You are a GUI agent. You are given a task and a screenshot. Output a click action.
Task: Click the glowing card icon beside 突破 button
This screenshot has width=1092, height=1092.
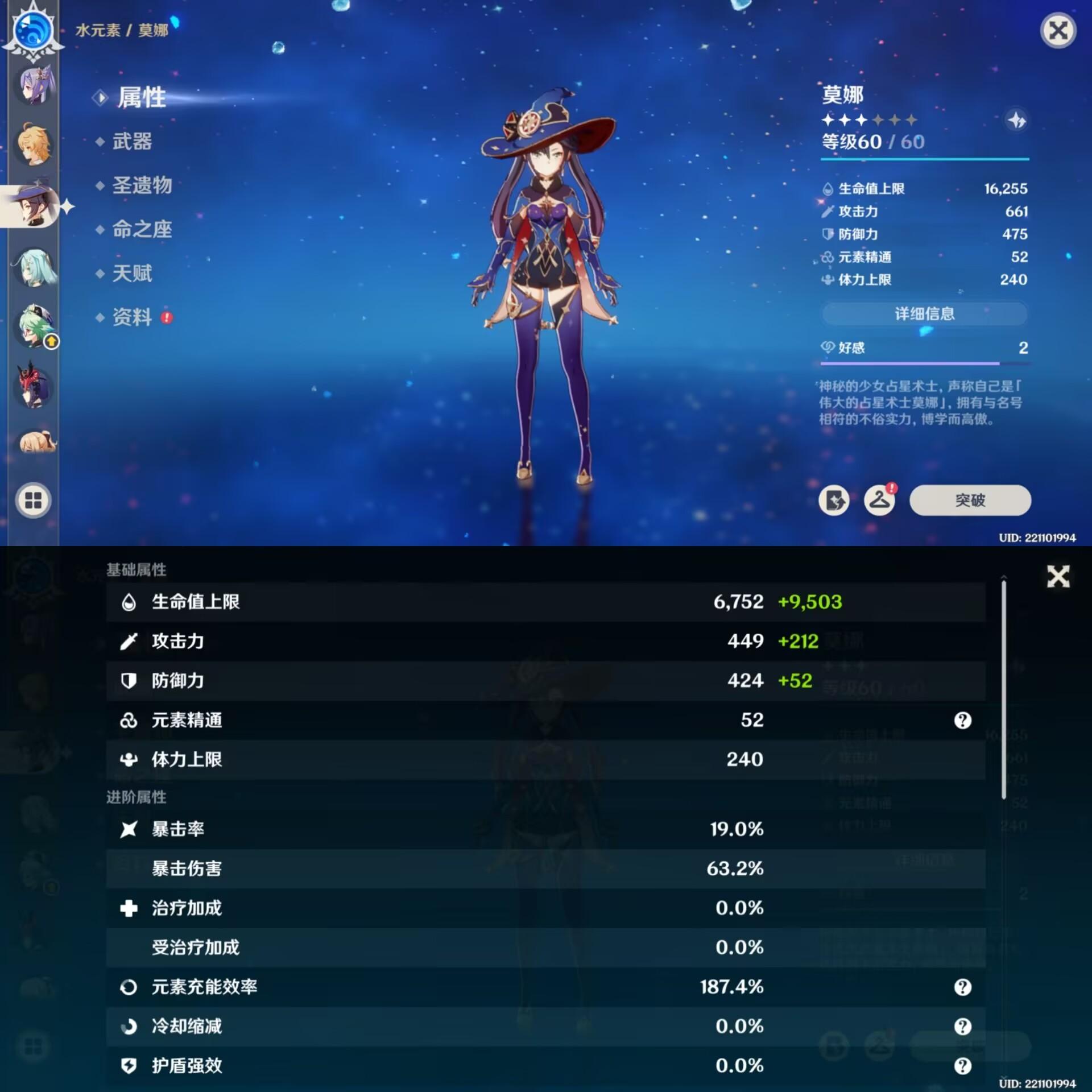(834, 500)
